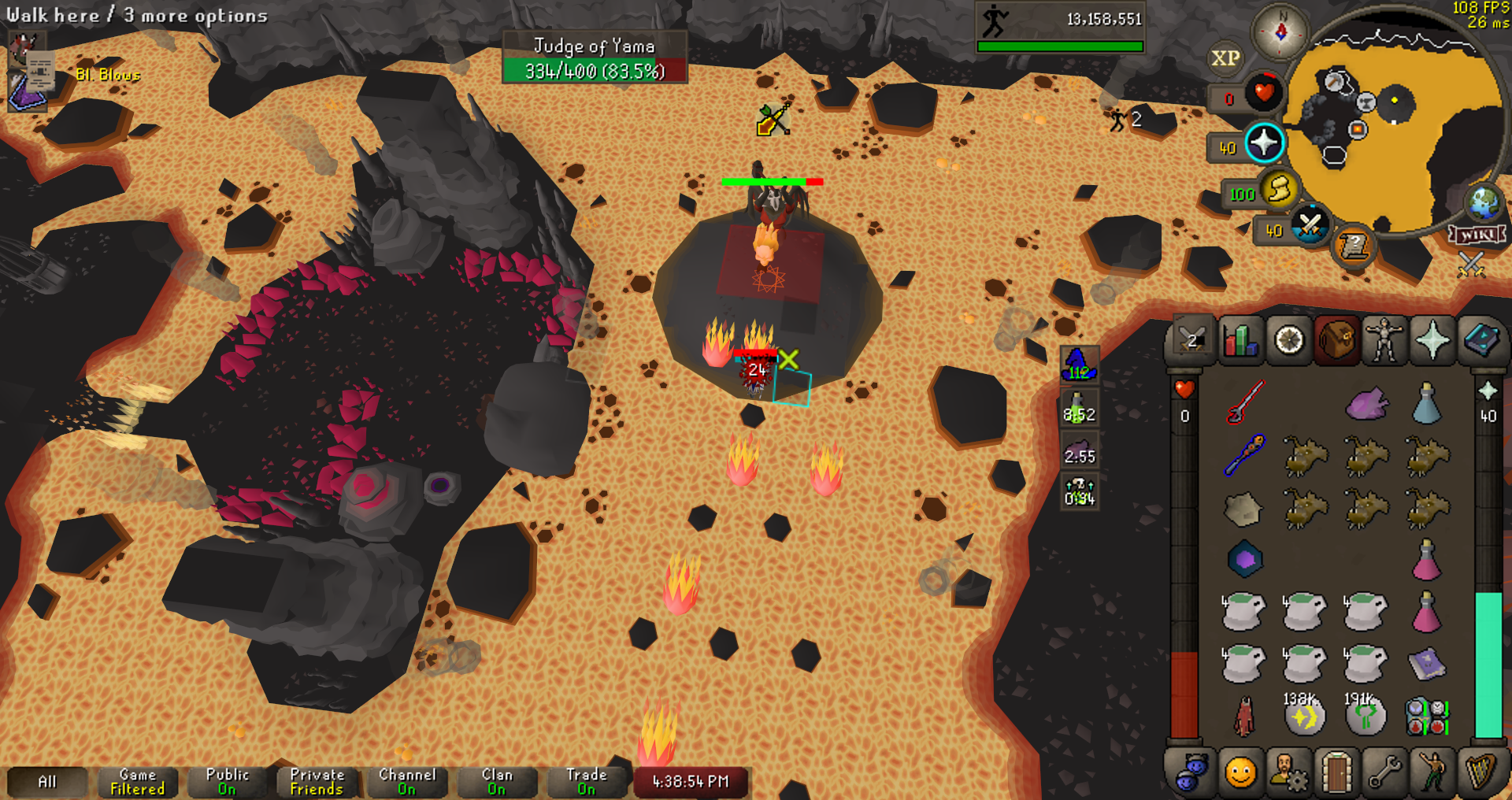Open the Combat Options tab
The height and width of the screenshot is (800, 1512).
1191,341
